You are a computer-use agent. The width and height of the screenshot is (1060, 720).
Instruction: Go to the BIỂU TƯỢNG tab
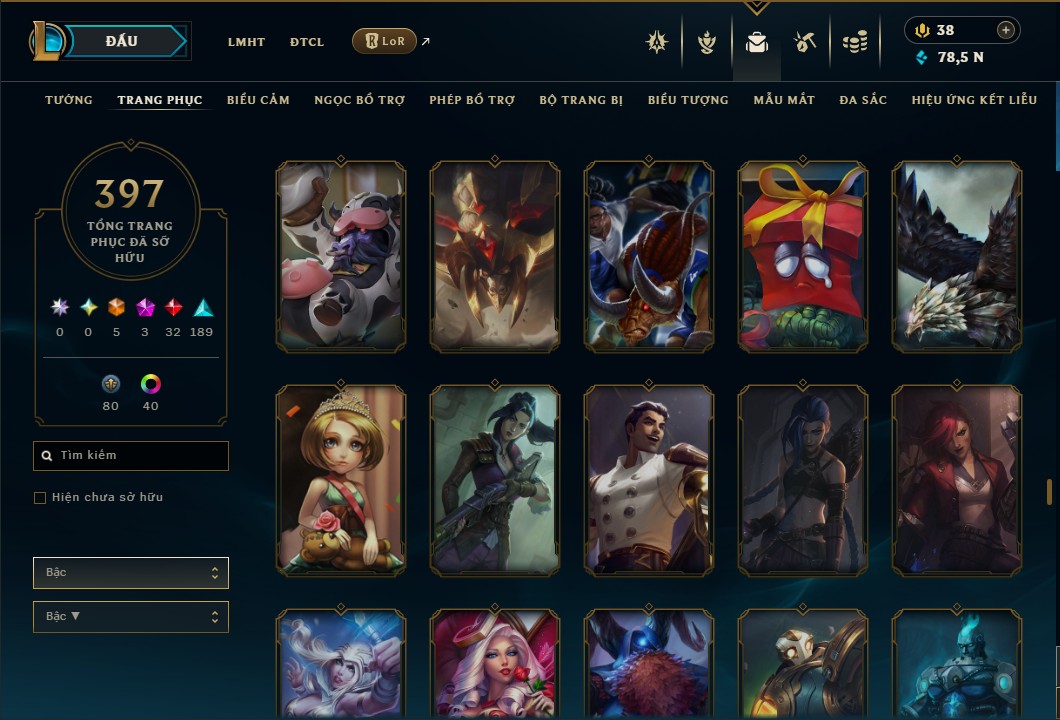point(688,100)
